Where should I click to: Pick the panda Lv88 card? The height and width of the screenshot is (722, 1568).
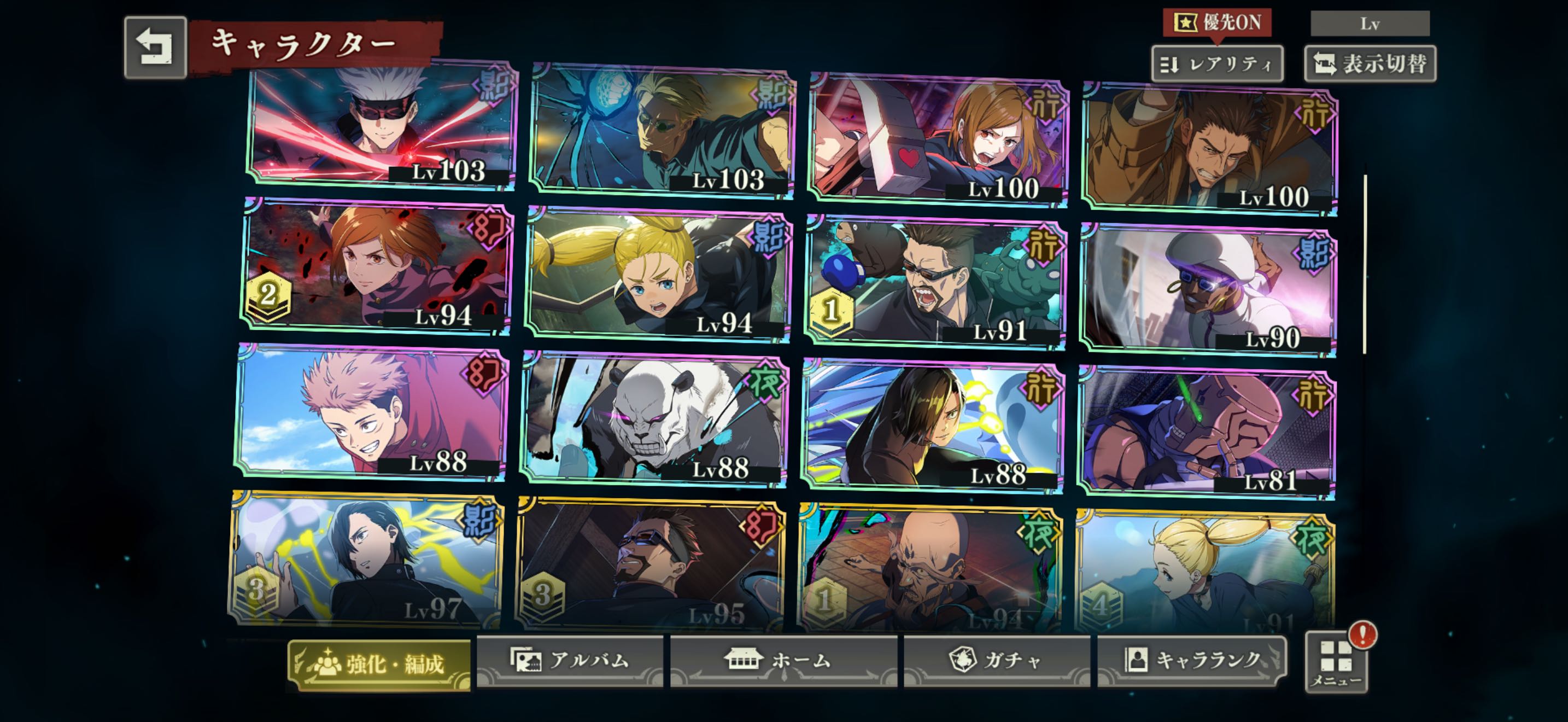(654, 419)
